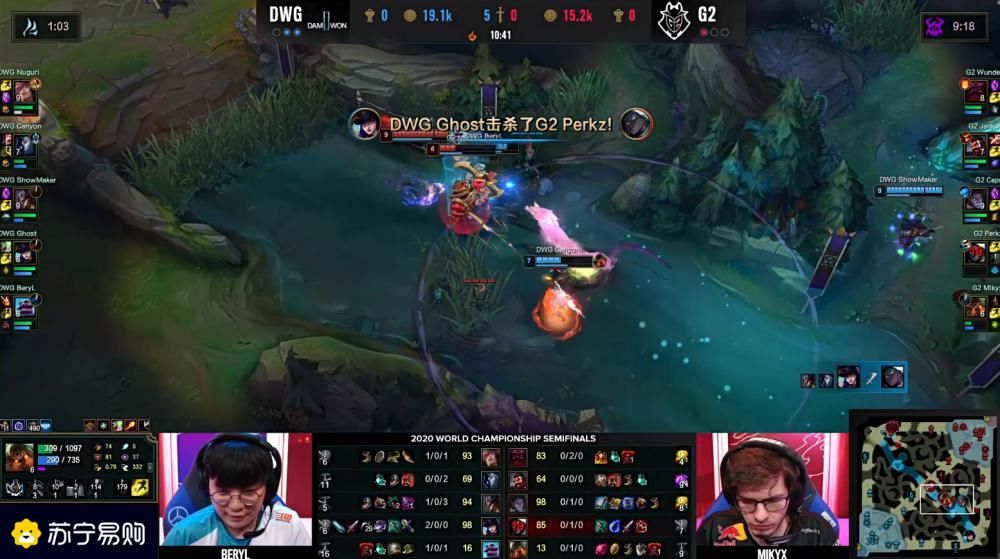Open BeryL's player webcam feed
The image size is (1000, 559).
(237, 490)
